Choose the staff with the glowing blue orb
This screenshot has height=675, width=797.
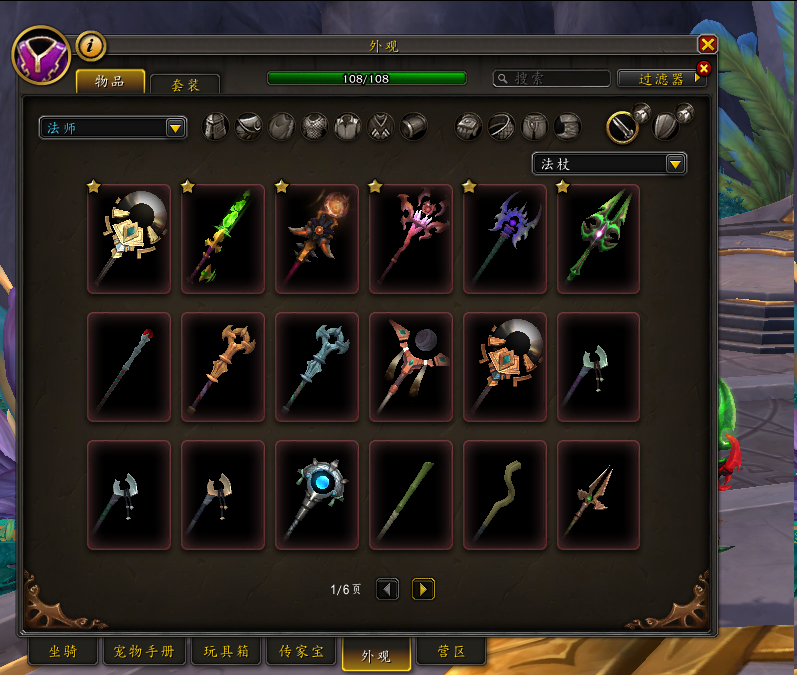[317, 495]
